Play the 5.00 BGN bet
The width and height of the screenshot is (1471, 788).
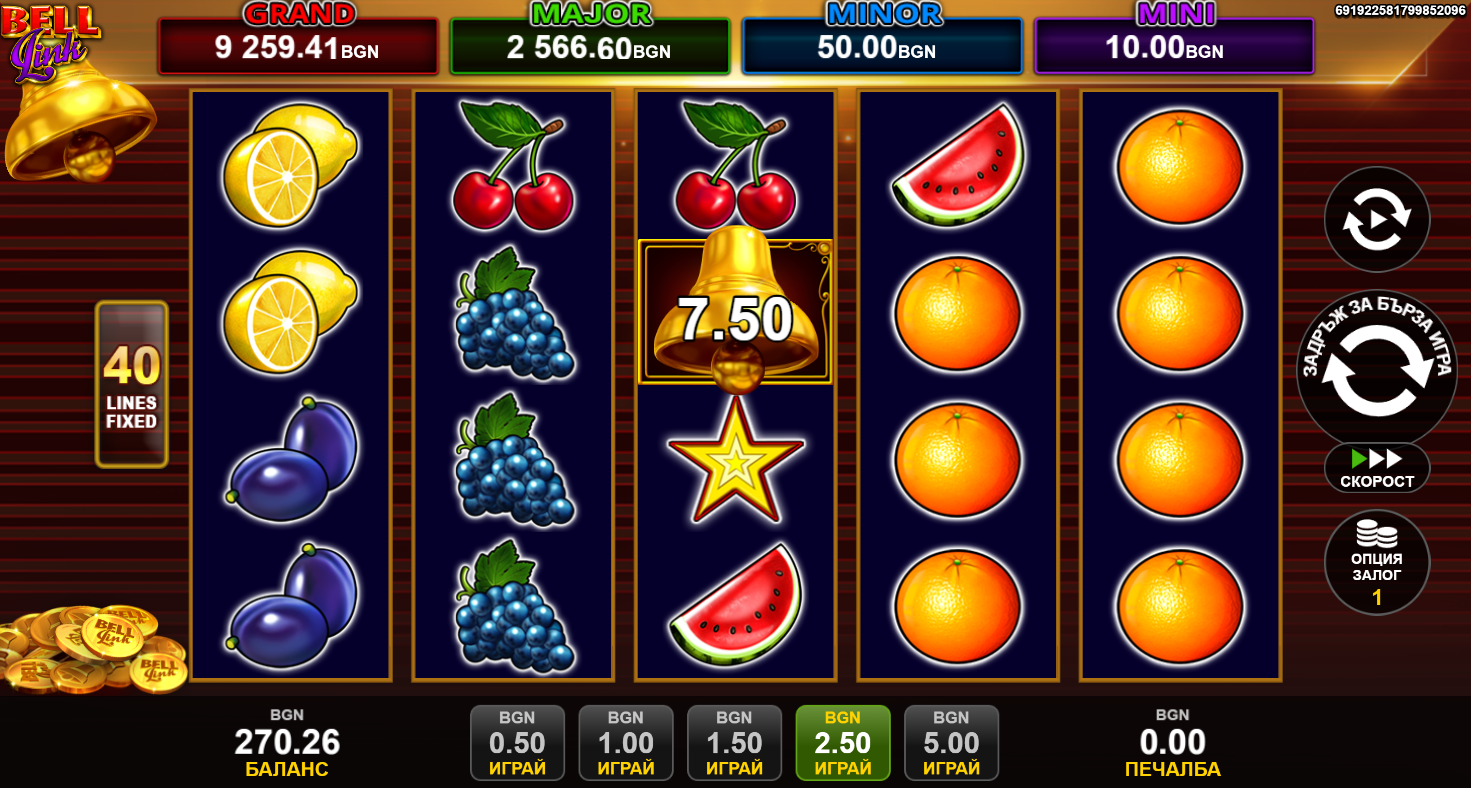point(951,743)
